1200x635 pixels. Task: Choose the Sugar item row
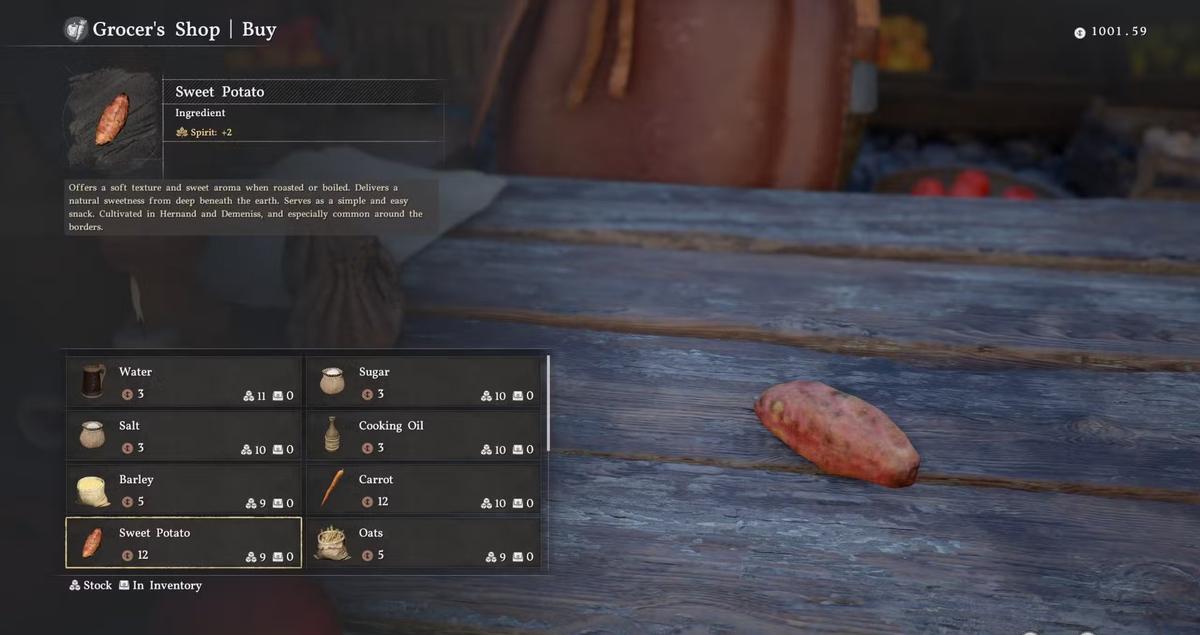point(423,382)
